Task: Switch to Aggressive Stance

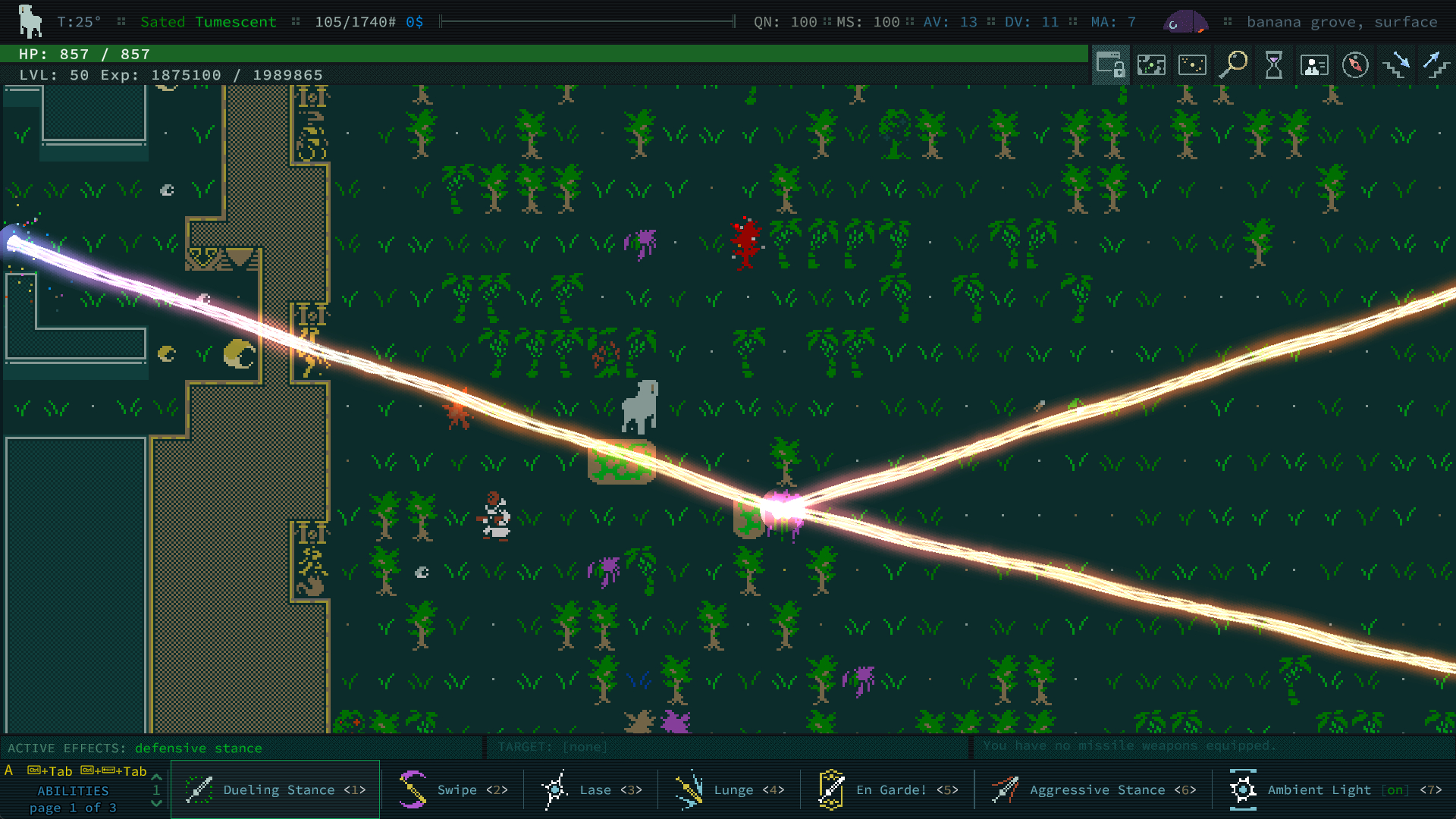Action: [1093, 789]
